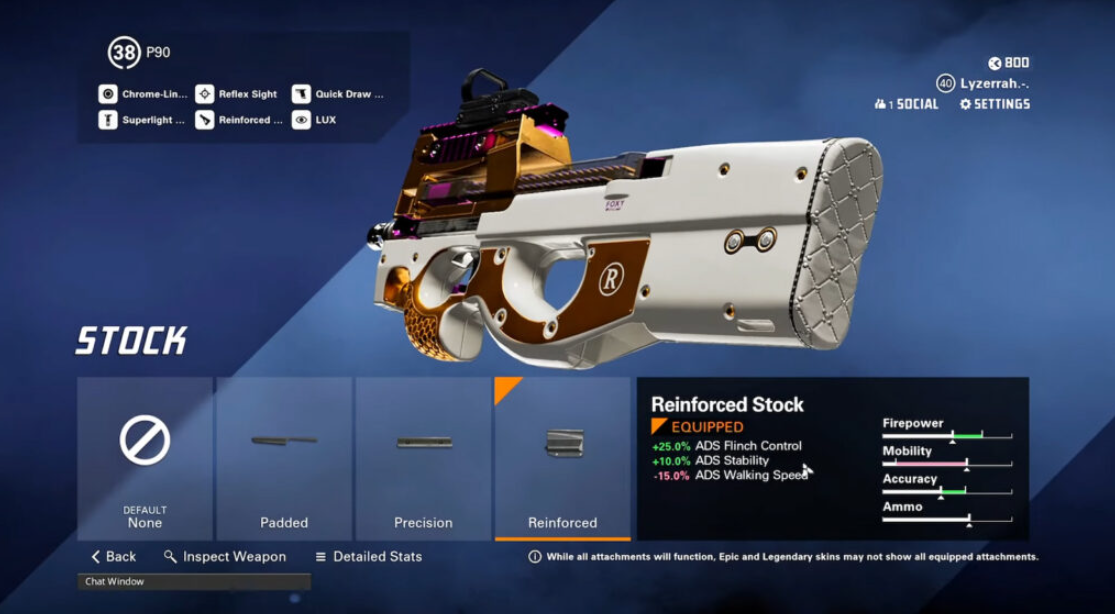Screen dimensions: 1115x614
Task: Open the Social menu
Action: coord(906,104)
